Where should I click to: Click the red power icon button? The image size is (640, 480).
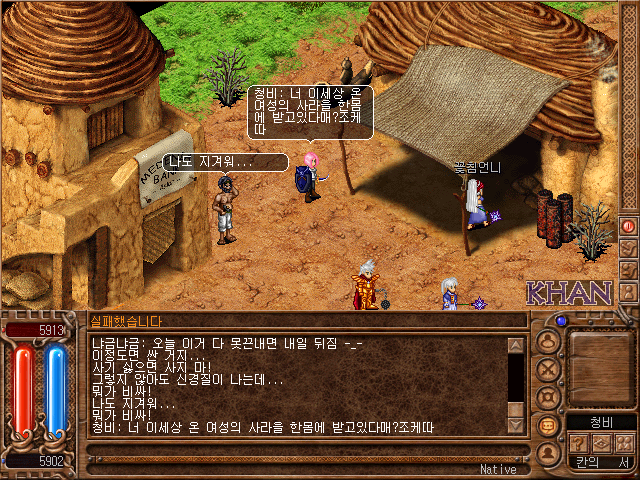tap(628, 226)
